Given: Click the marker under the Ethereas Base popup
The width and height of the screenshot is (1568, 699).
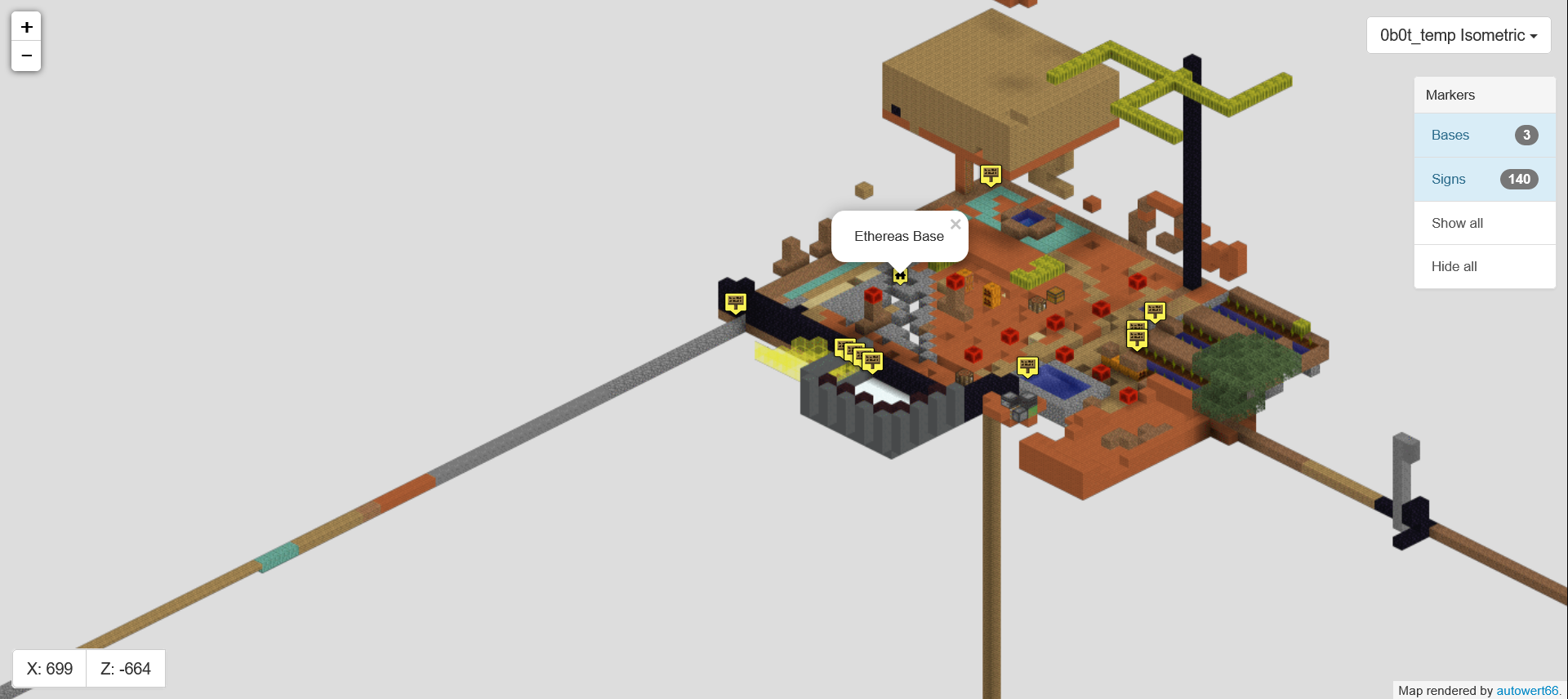Looking at the screenshot, I should coord(901,276).
